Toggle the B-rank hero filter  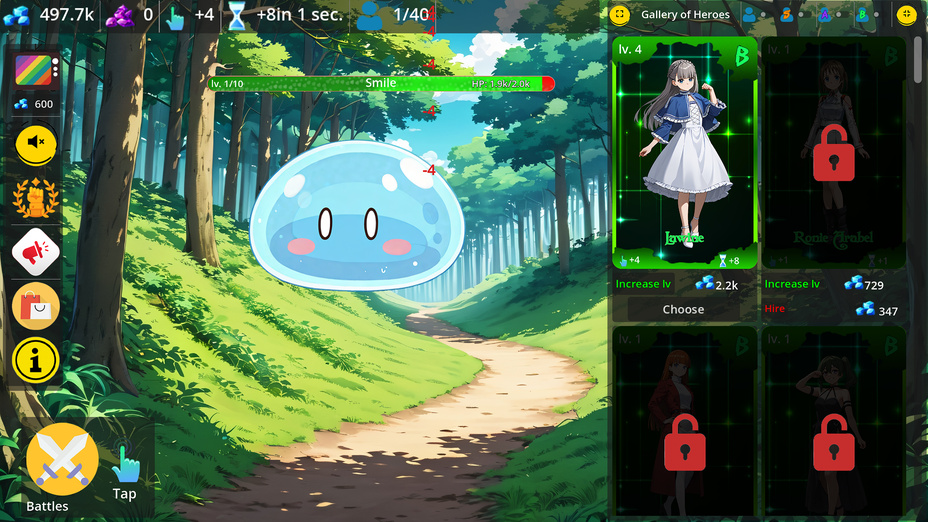861,15
